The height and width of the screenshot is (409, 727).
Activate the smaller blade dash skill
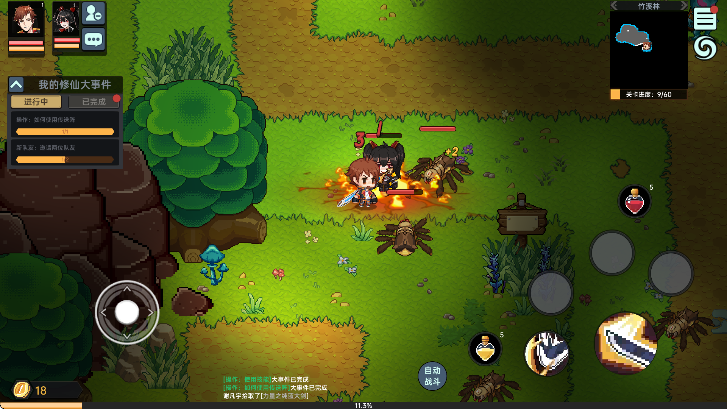[x=547, y=353]
